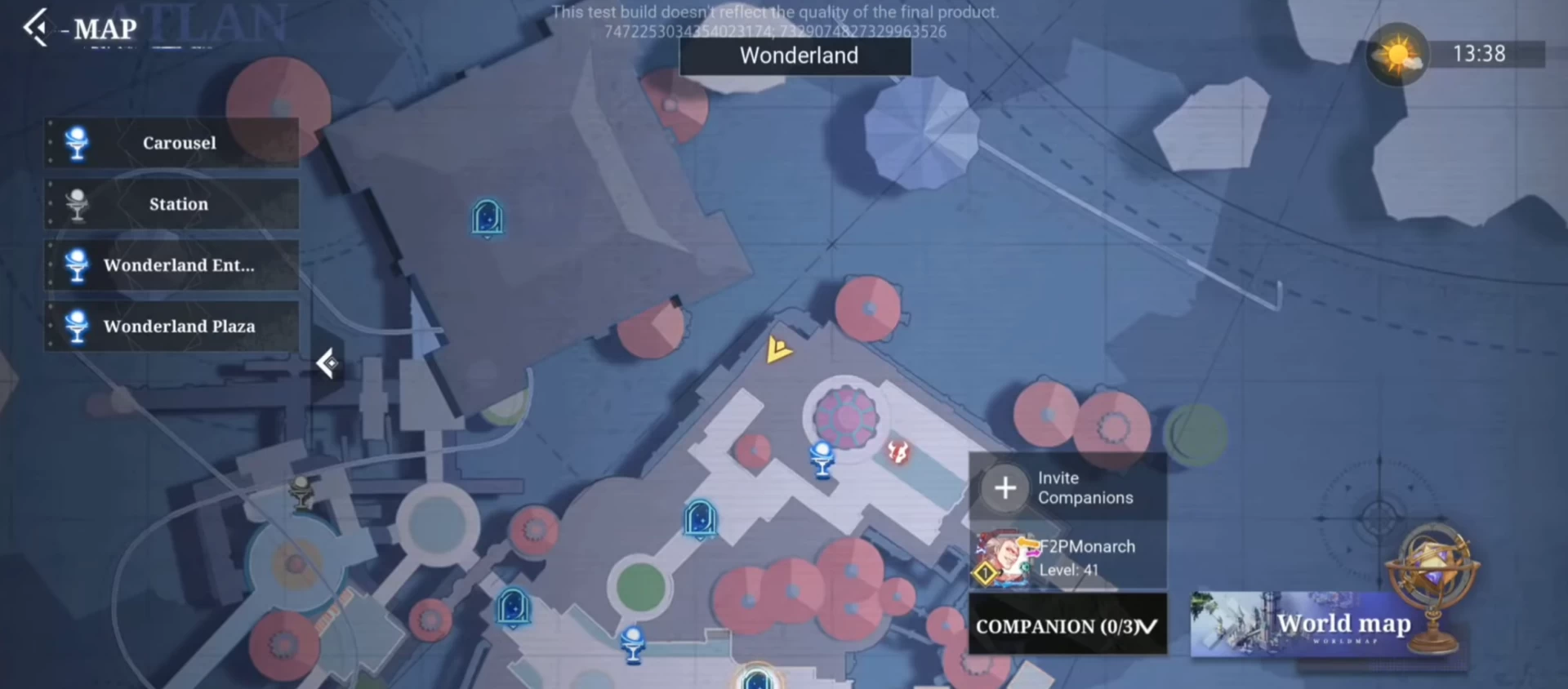Select the Wonderland Entrance entry

172,265
